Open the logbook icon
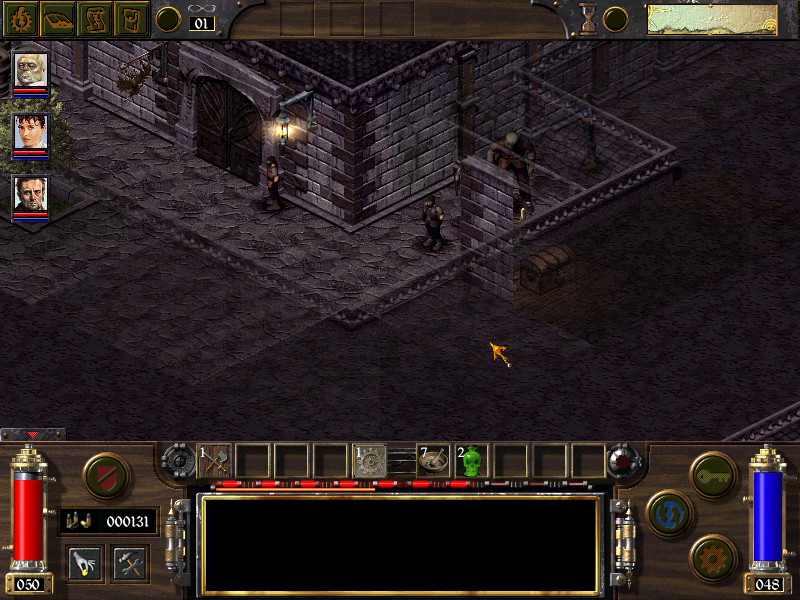This screenshot has width=800, height=600. [x=57, y=18]
